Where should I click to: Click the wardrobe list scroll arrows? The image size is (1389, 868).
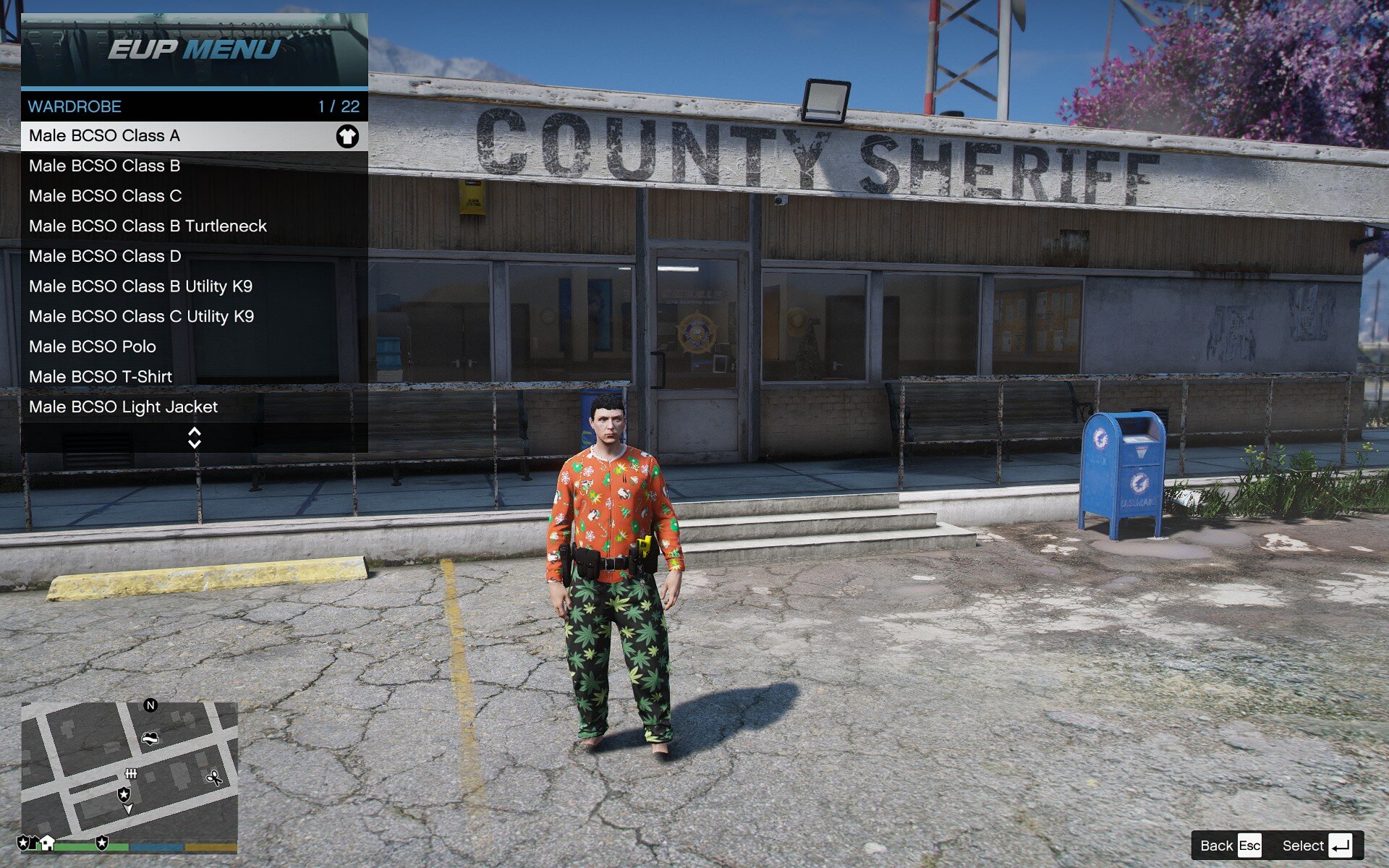pyautogui.click(x=194, y=438)
